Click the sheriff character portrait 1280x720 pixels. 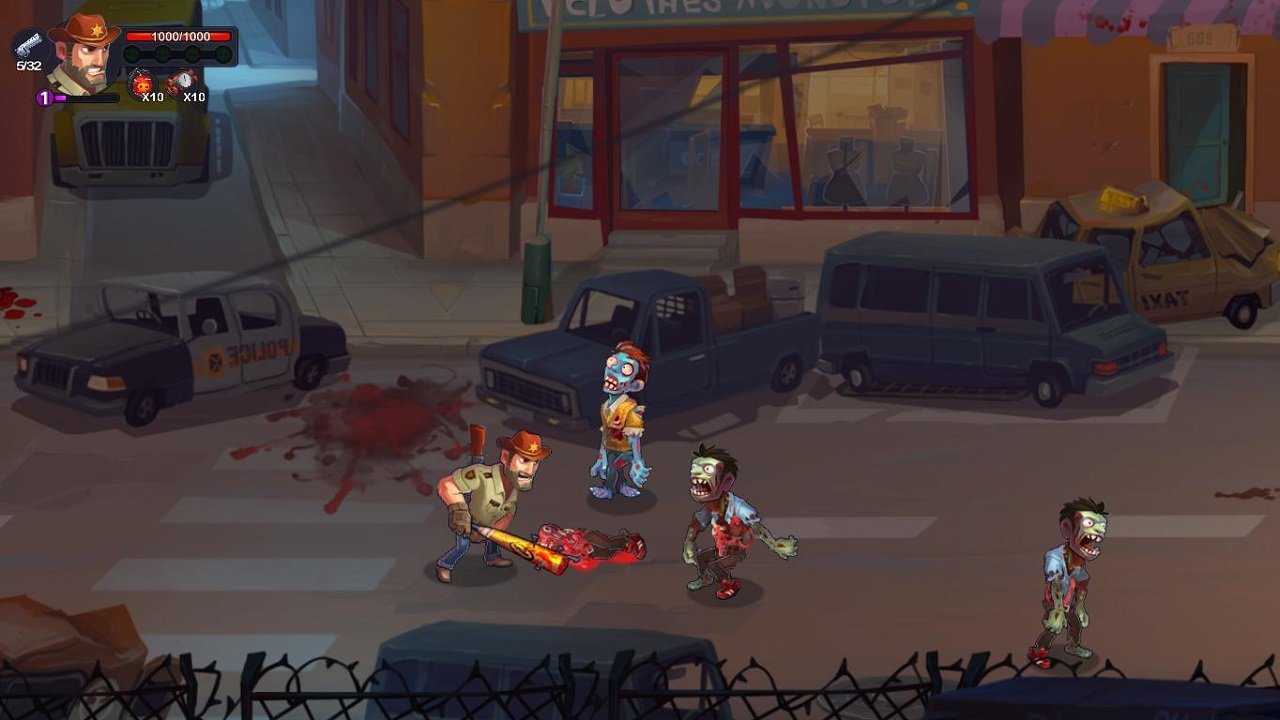coord(83,57)
